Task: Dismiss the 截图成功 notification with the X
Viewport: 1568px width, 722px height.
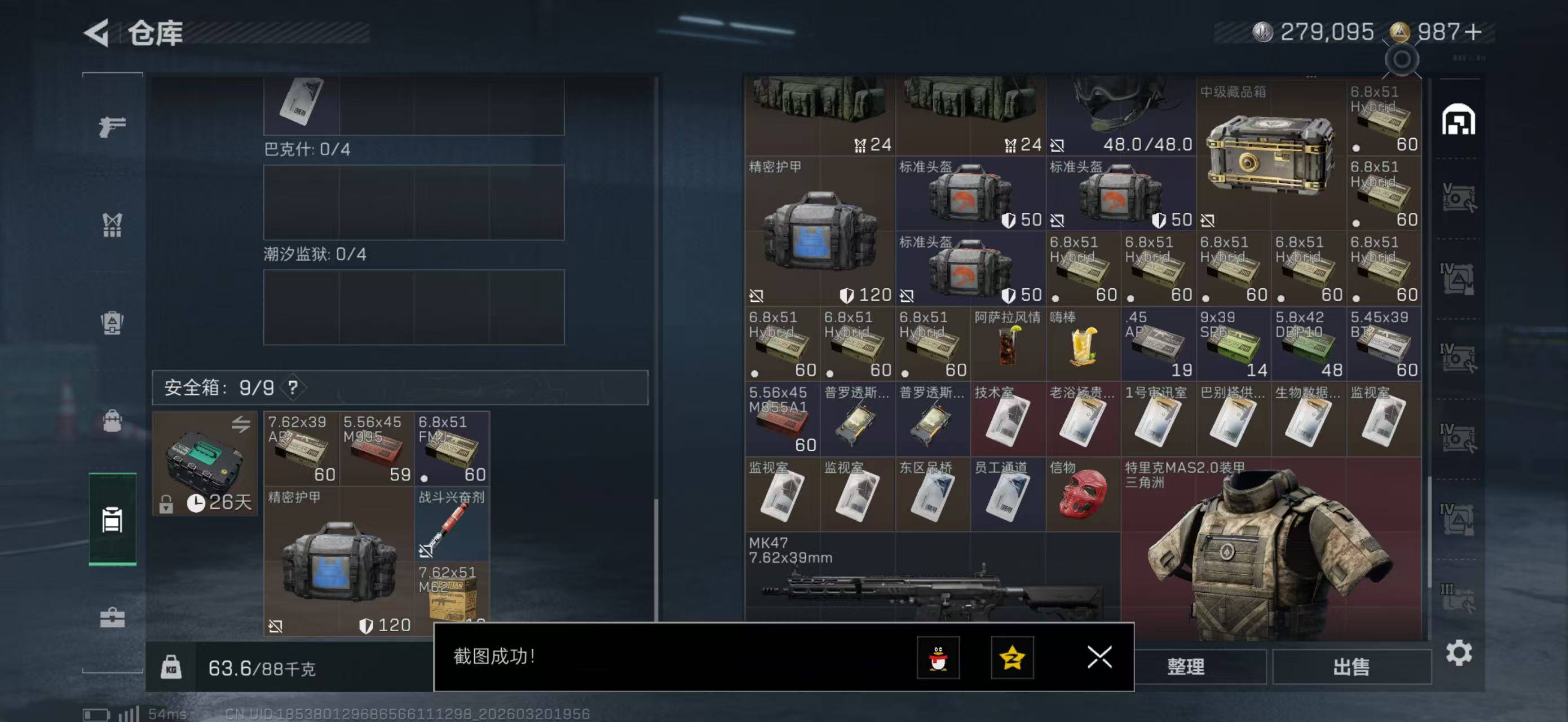Action: click(x=1099, y=658)
